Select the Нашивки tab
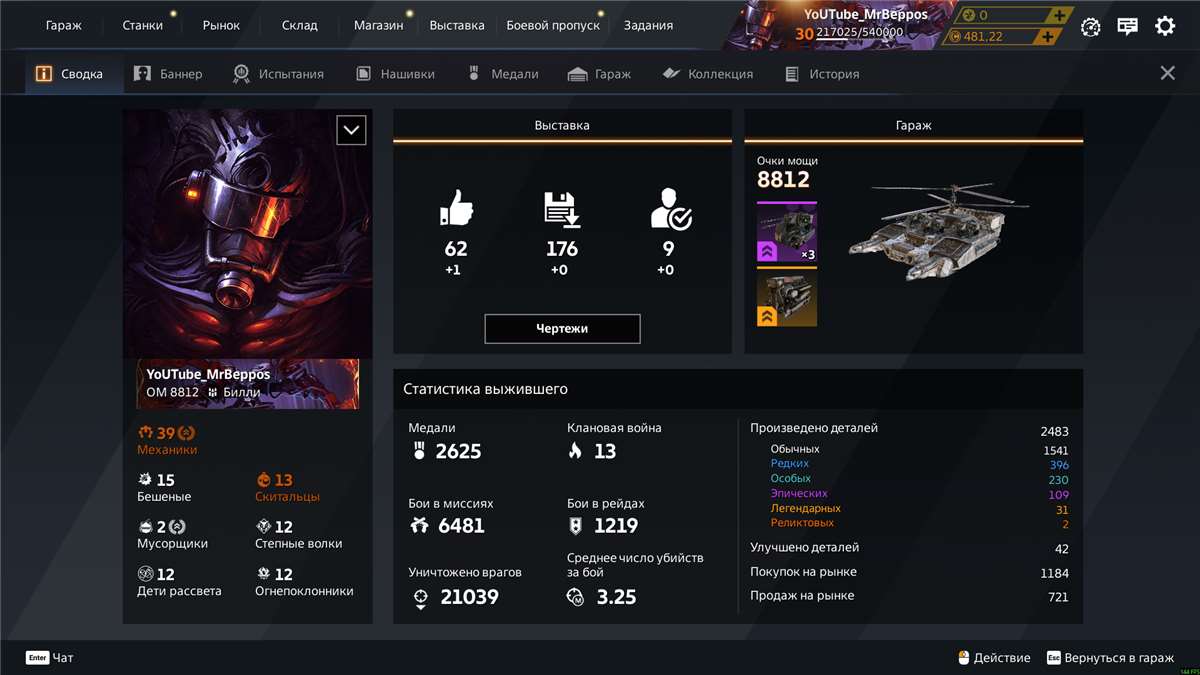 point(394,74)
